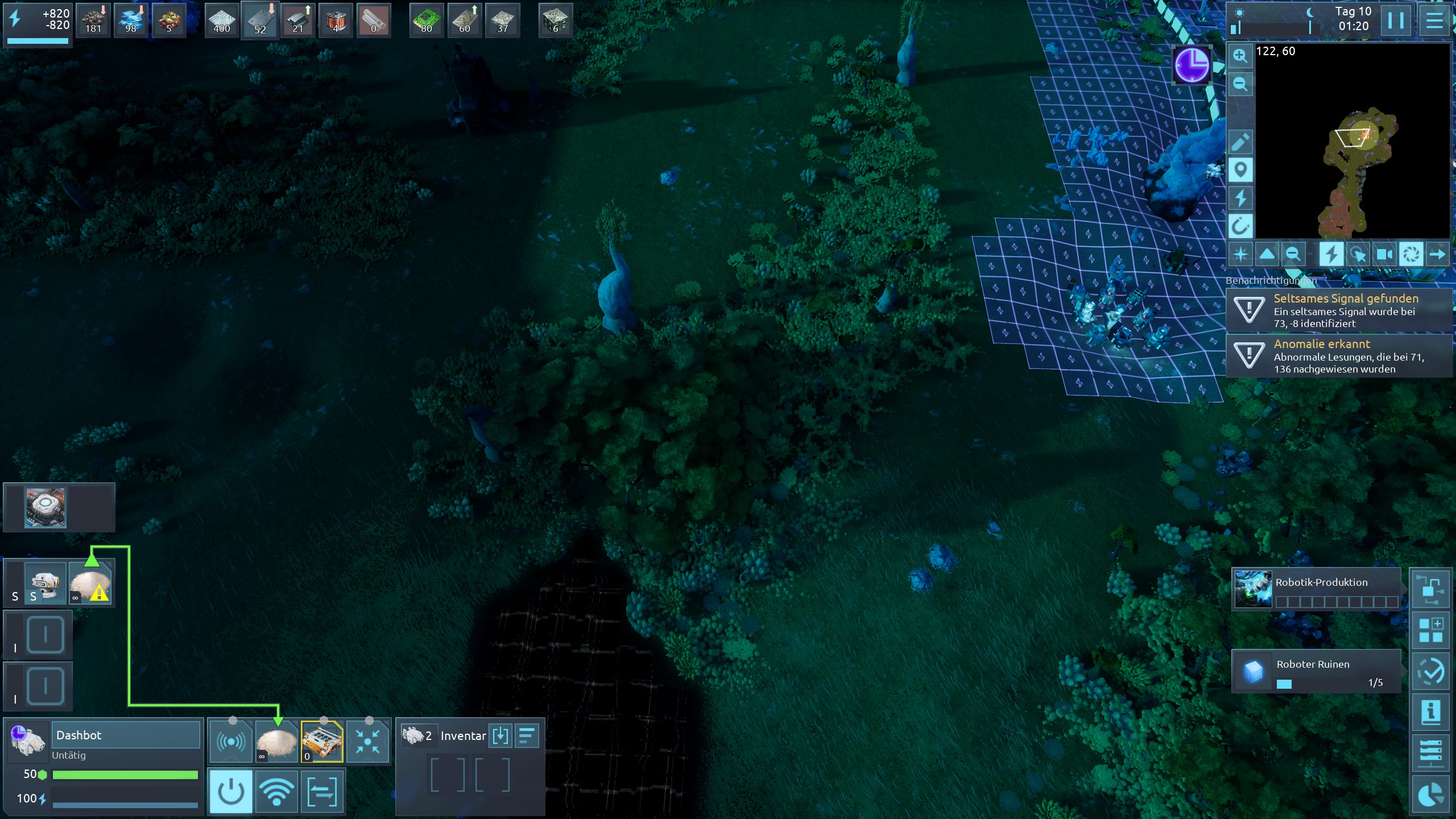The width and height of the screenshot is (1456, 819).
Task: Toggle the magnet button beside the minimap
Action: [1240, 226]
